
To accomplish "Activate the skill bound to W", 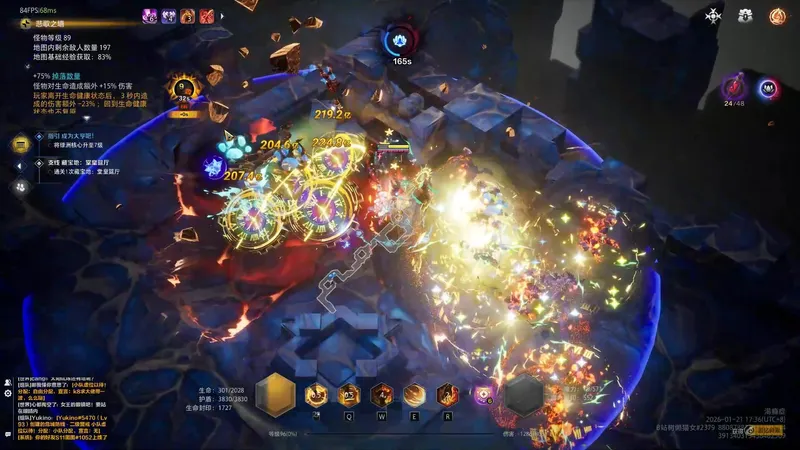I will point(381,394).
